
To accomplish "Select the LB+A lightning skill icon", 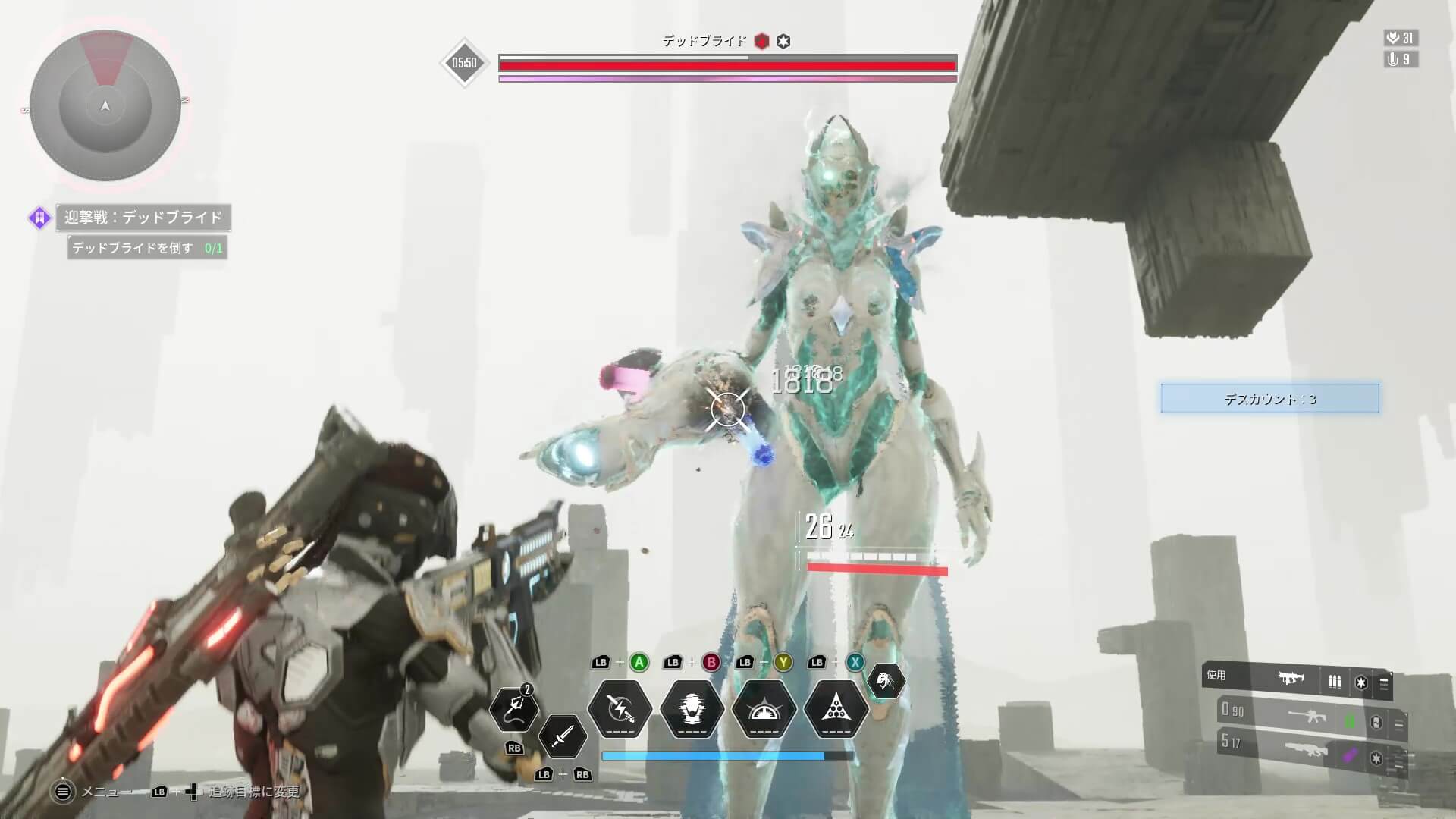I will pos(620,710).
